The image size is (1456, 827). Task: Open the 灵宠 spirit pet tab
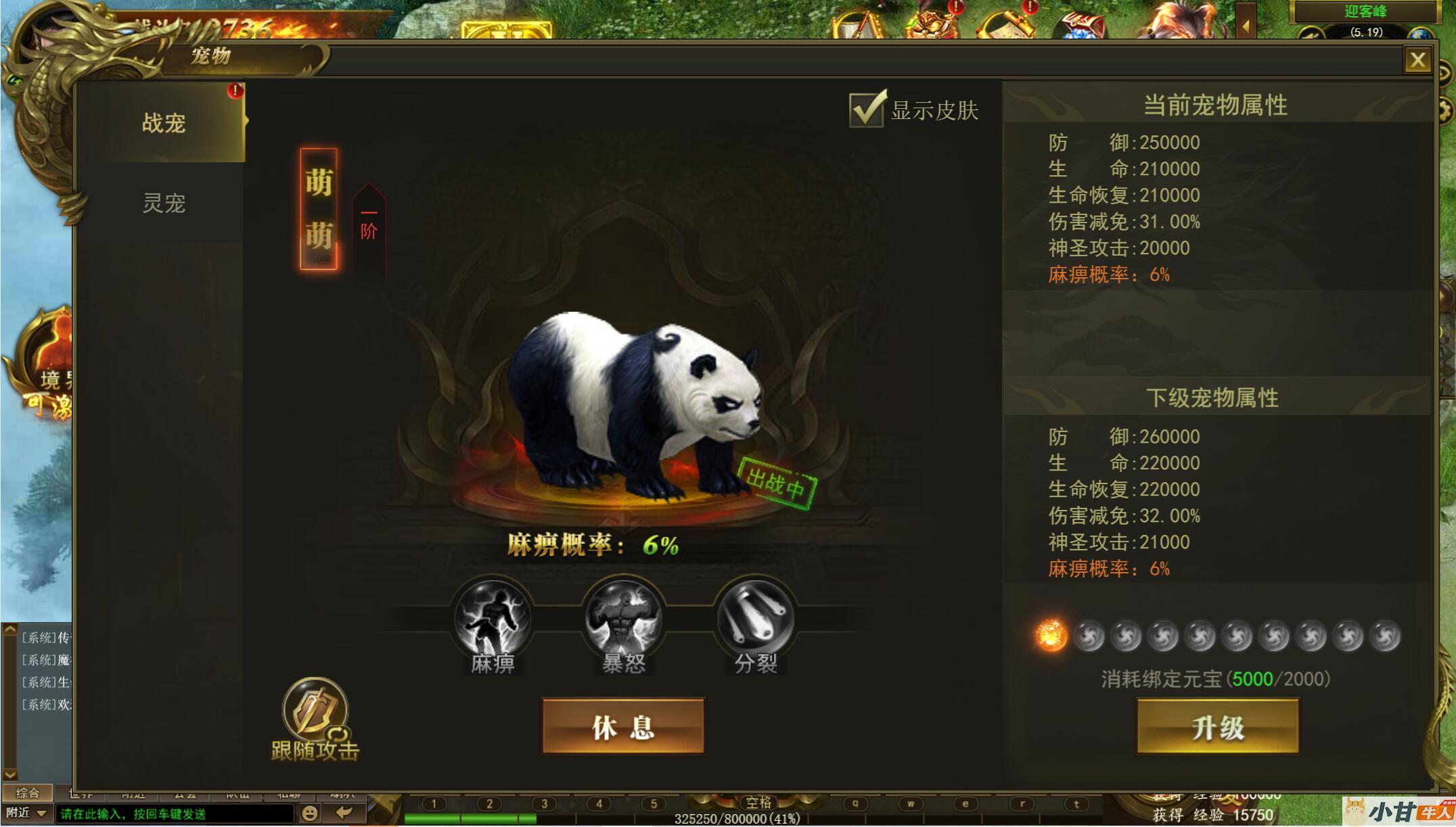tap(163, 203)
